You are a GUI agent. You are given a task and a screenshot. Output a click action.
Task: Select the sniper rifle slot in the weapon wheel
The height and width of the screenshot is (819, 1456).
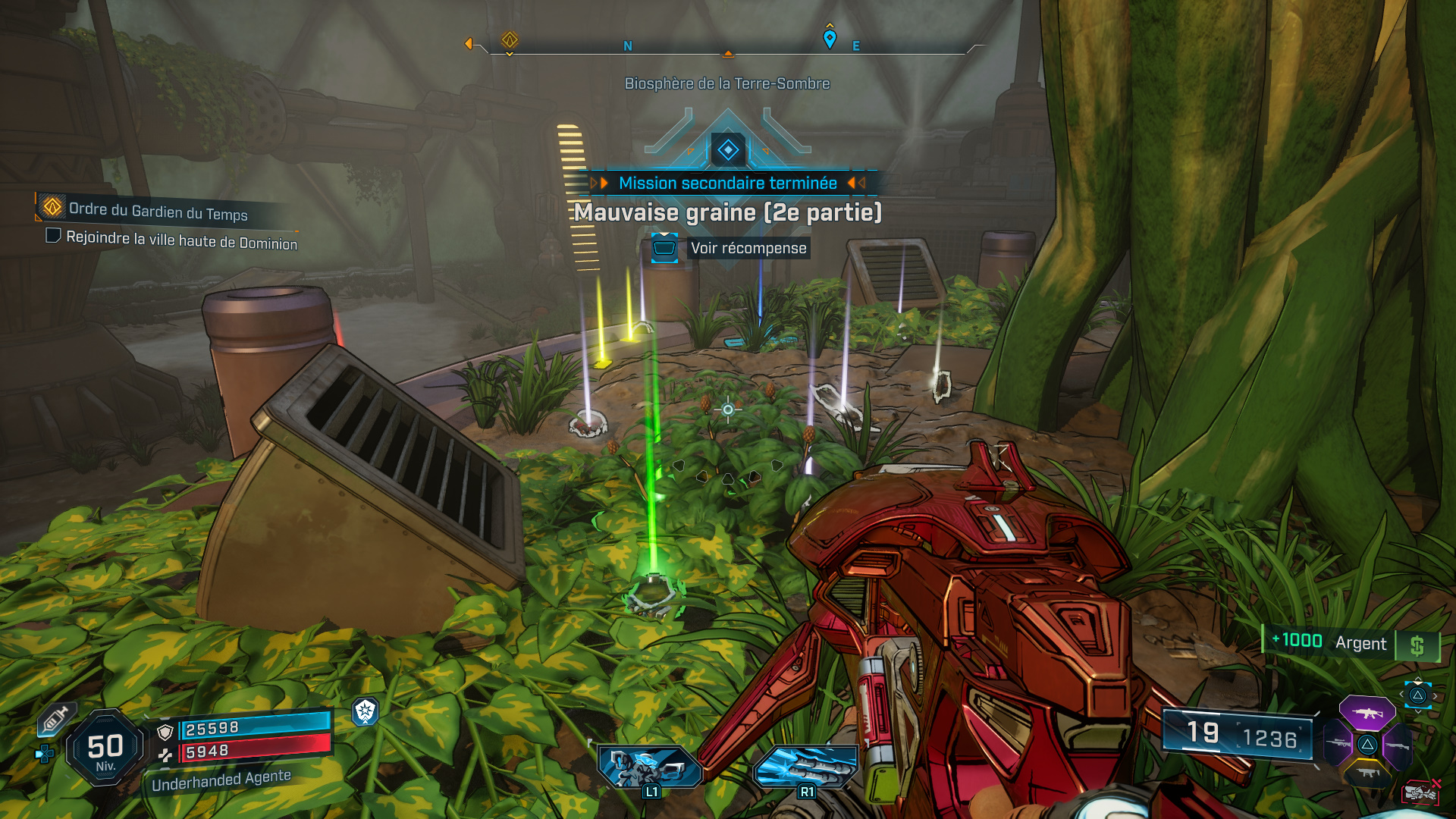pos(1338,744)
